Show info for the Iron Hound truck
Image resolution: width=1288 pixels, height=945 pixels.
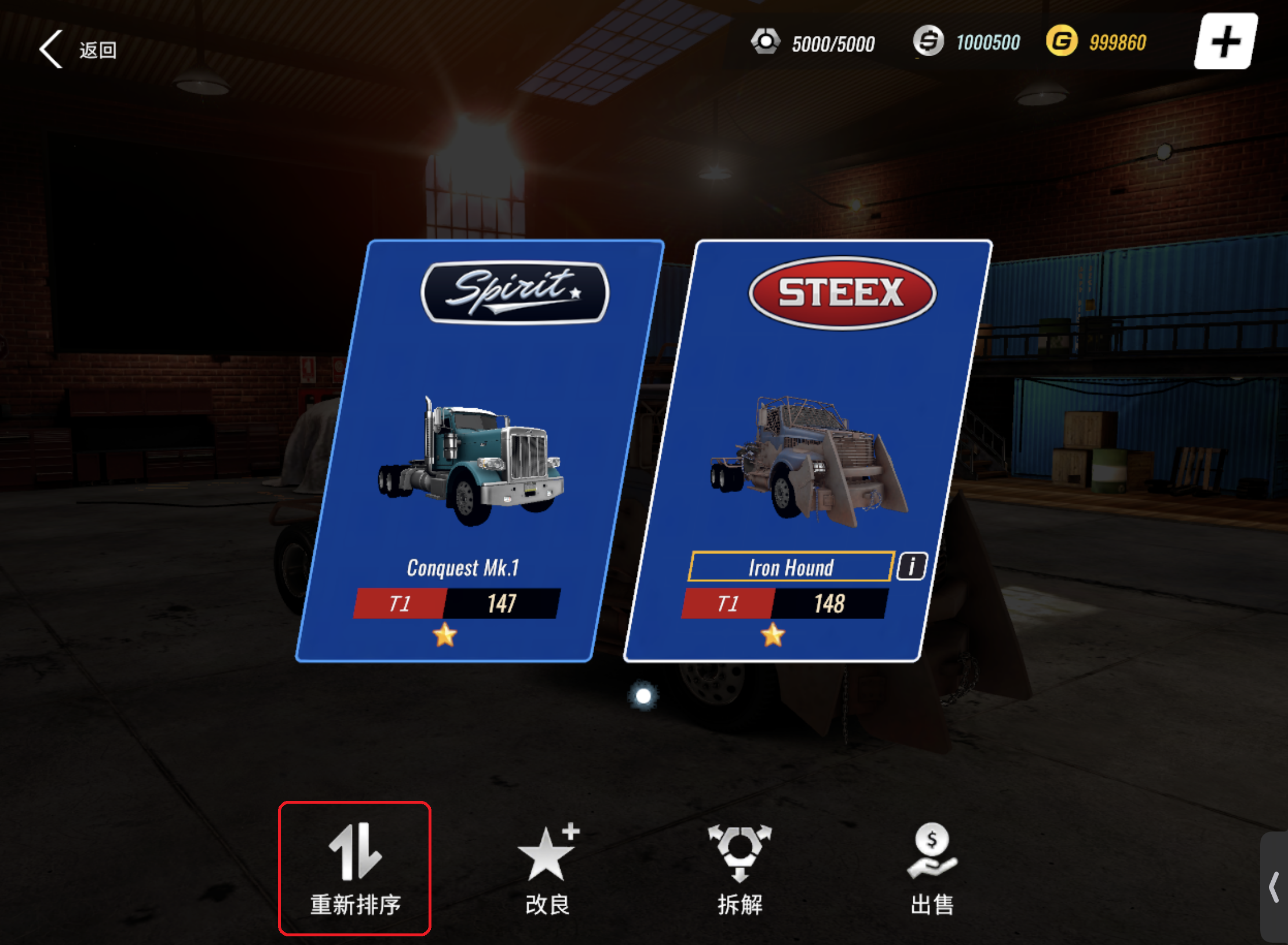[912, 566]
